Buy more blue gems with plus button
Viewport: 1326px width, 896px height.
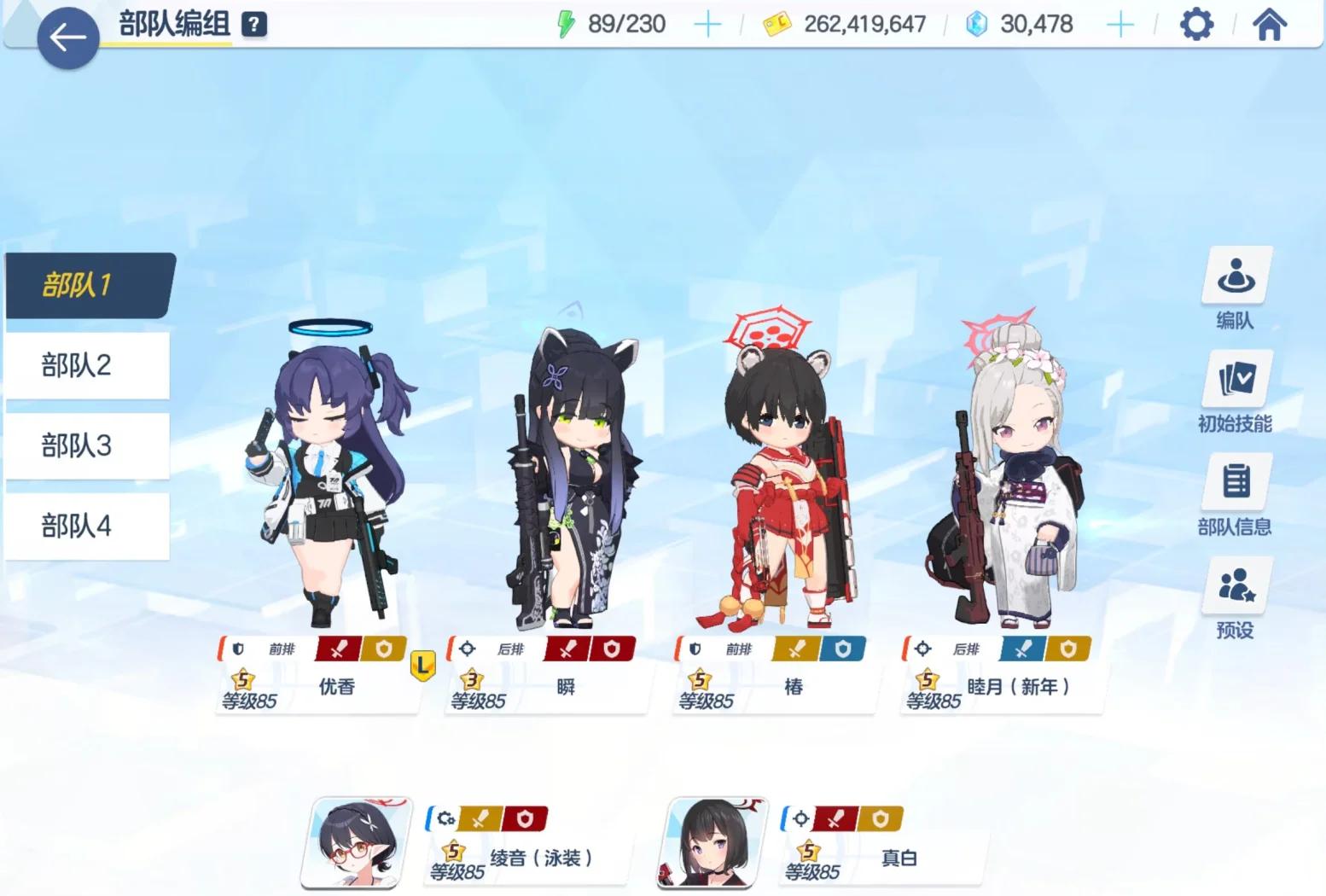pyautogui.click(x=1120, y=25)
